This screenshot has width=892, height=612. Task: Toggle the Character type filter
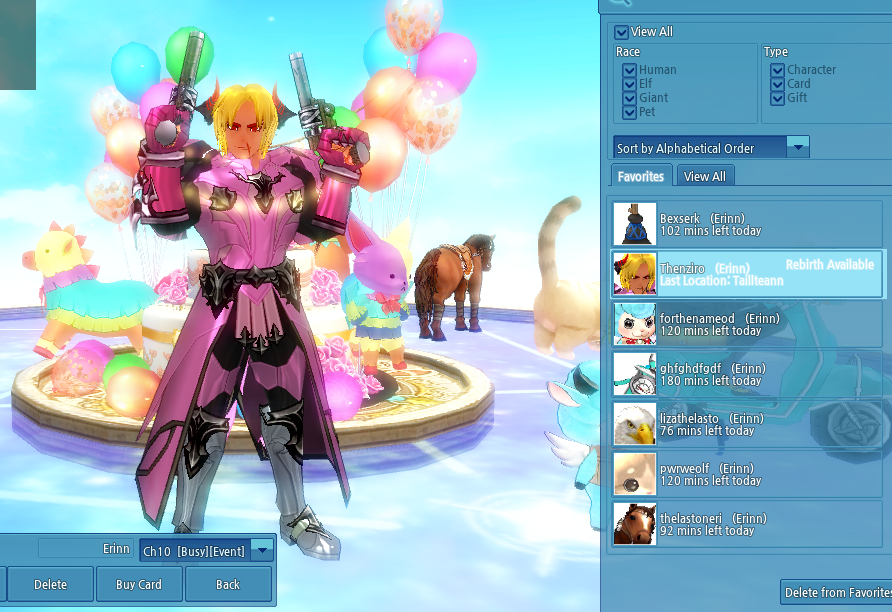pos(777,70)
